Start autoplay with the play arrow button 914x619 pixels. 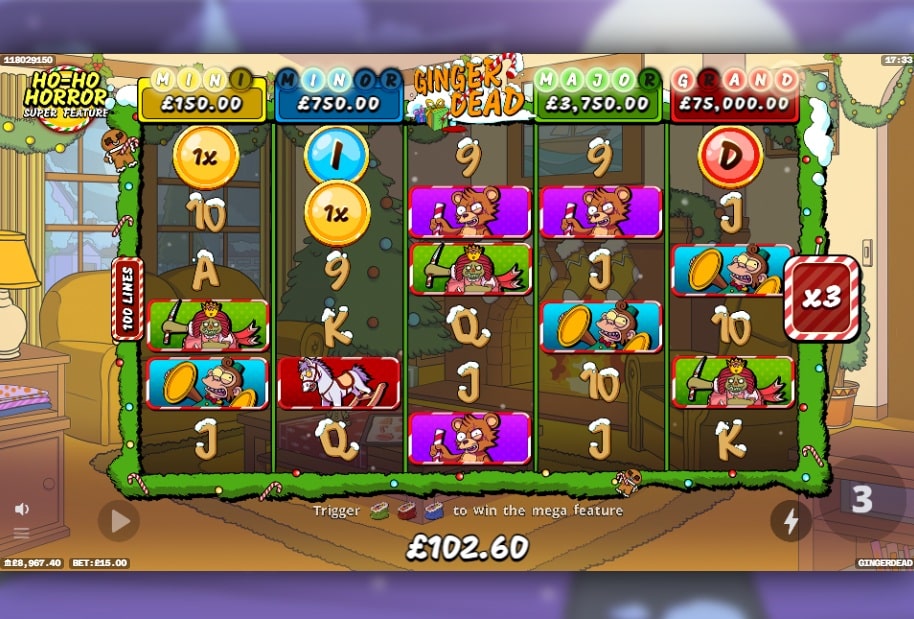pos(119,520)
